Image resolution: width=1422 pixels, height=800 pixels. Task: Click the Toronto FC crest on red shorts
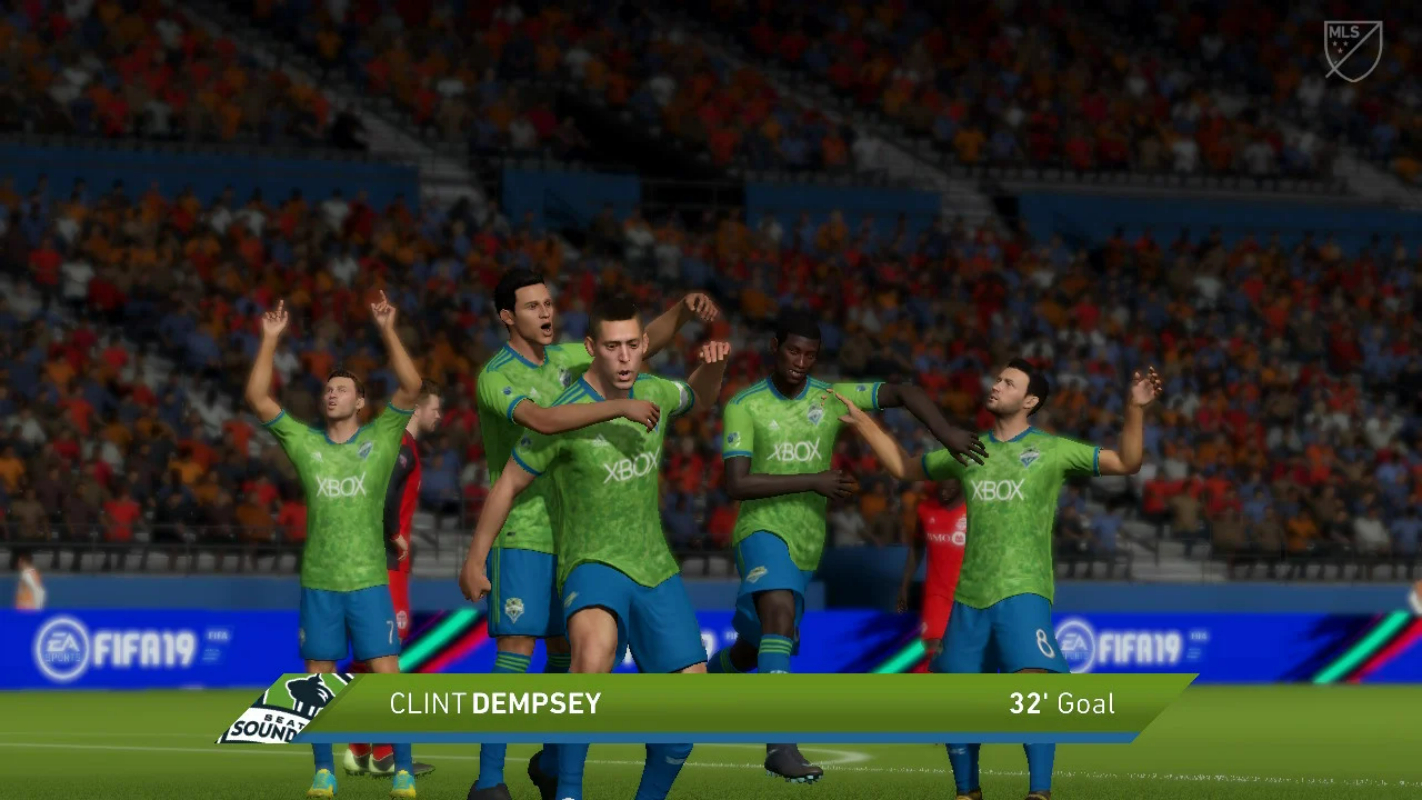click(401, 618)
